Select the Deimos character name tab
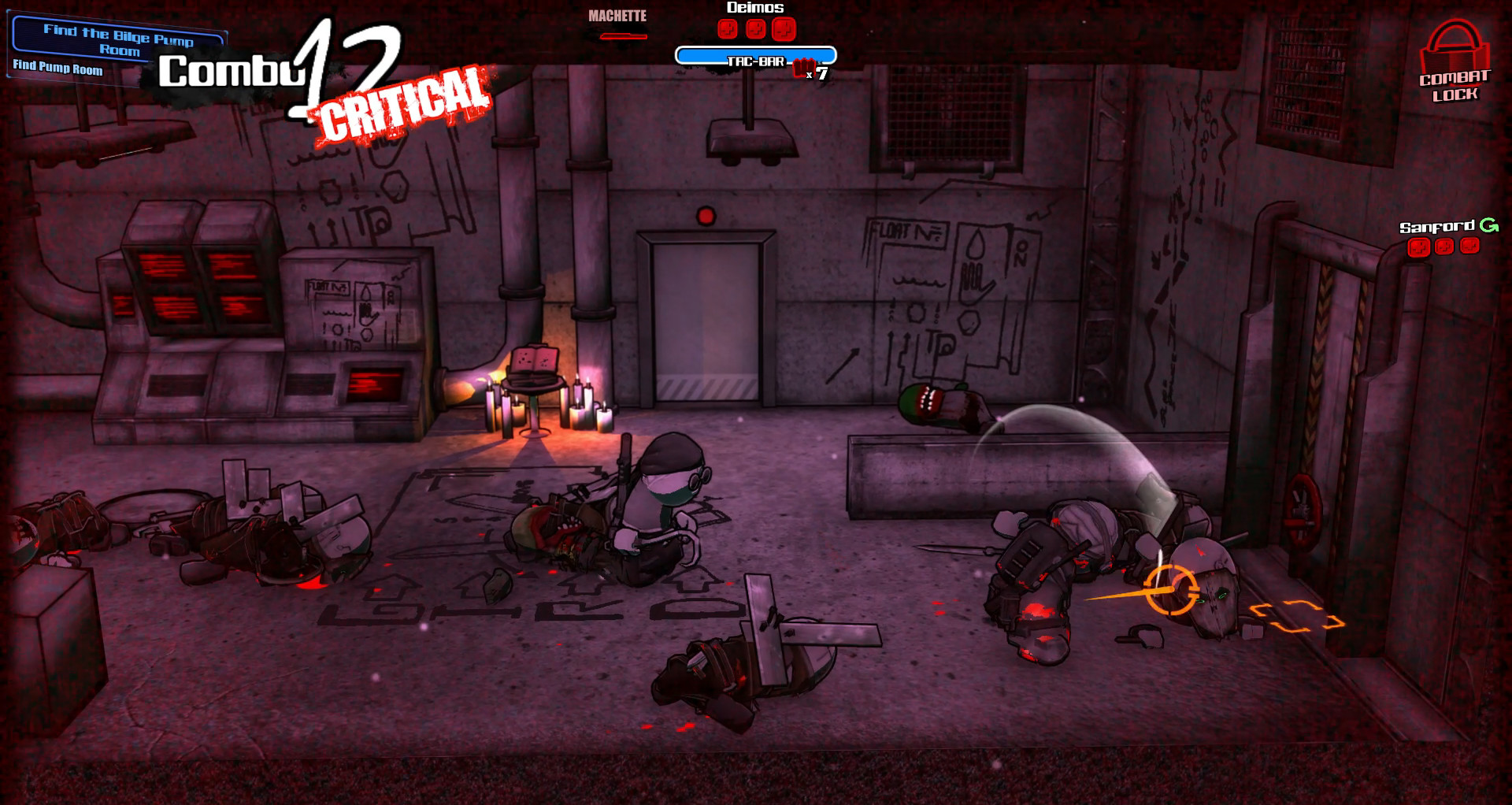This screenshot has height=805, width=1512. pyautogui.click(x=755, y=7)
